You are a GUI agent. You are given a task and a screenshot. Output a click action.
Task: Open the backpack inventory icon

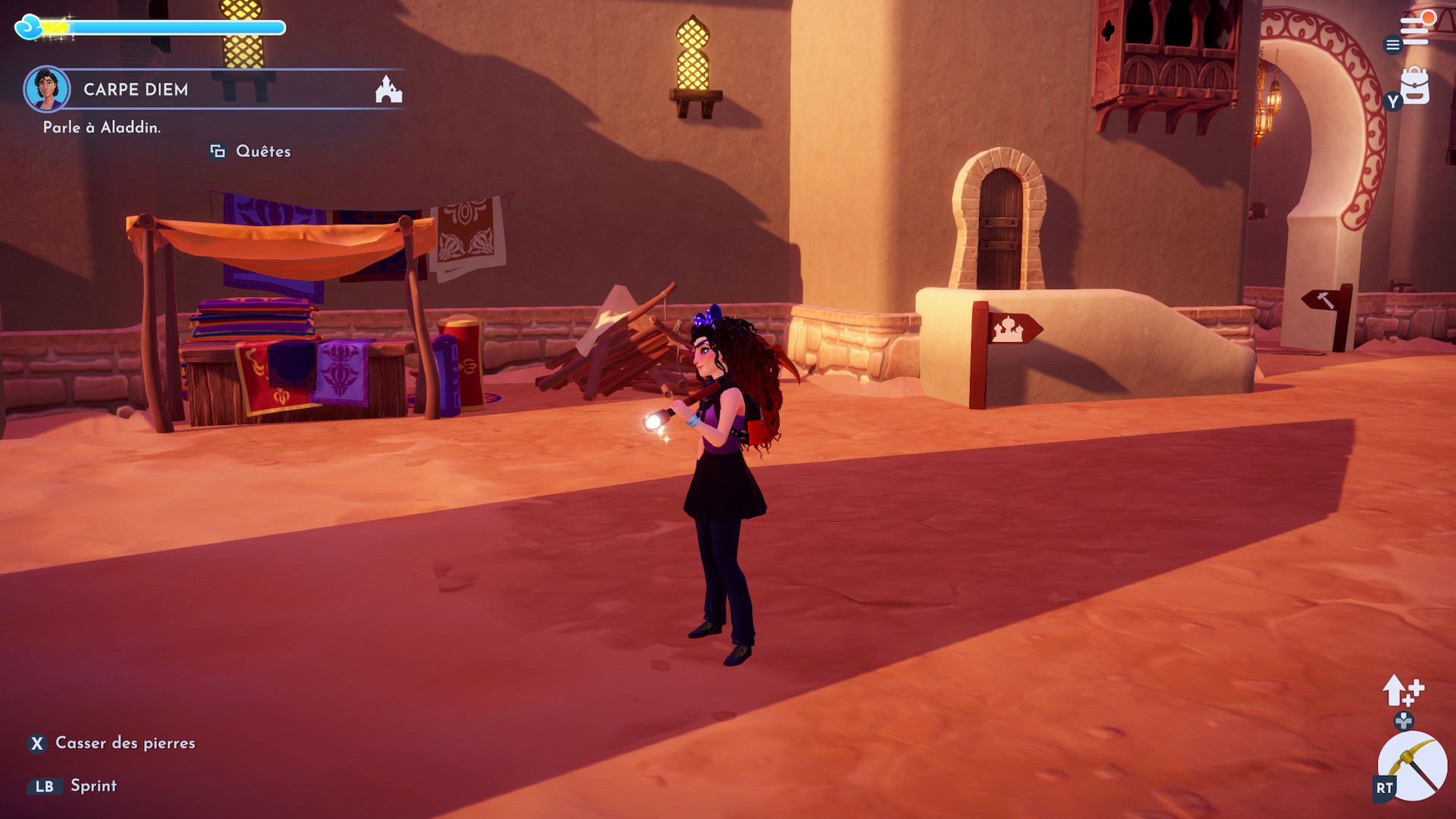tap(1414, 86)
